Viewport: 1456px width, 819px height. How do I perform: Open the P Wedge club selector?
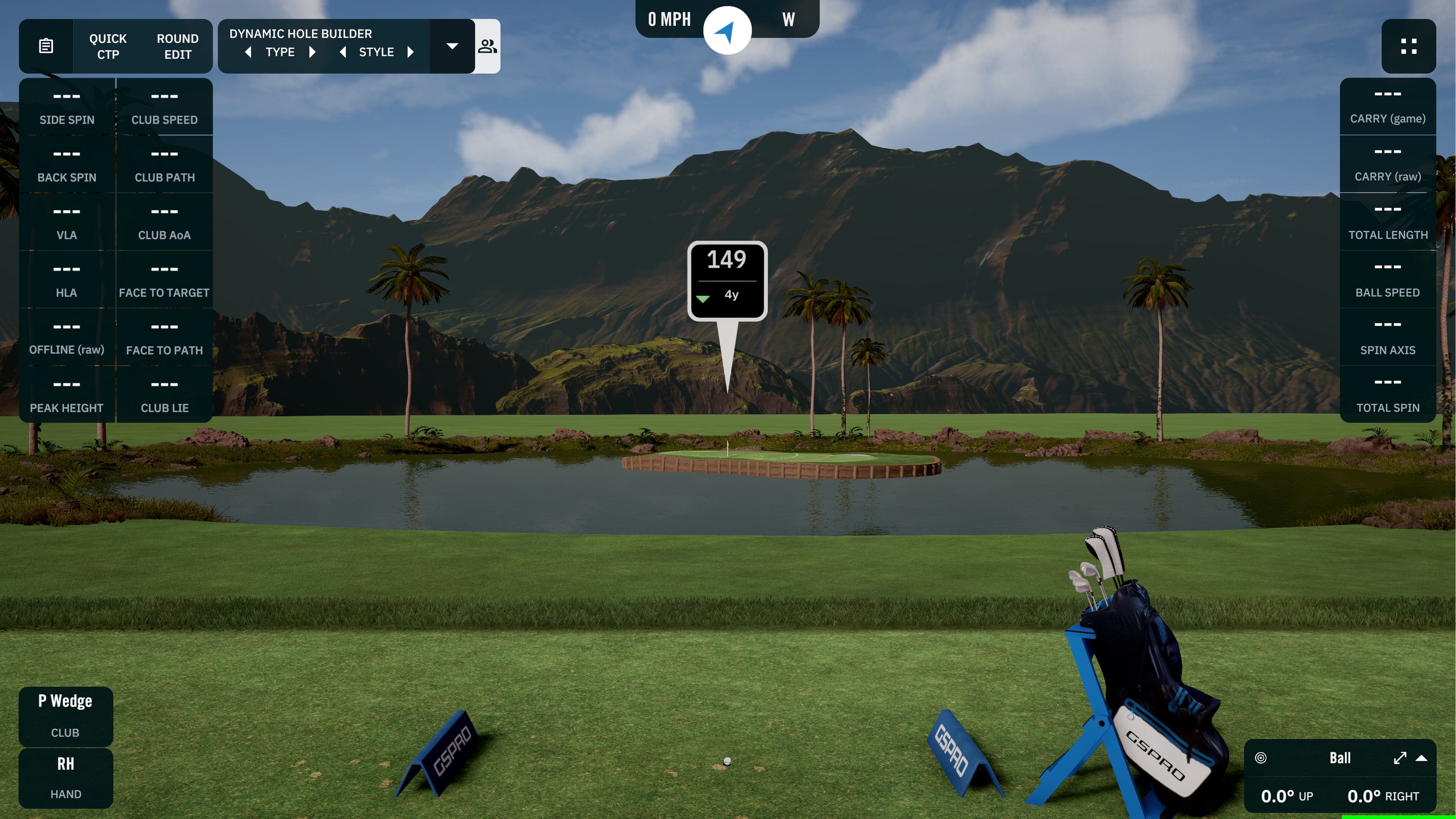pos(66,700)
